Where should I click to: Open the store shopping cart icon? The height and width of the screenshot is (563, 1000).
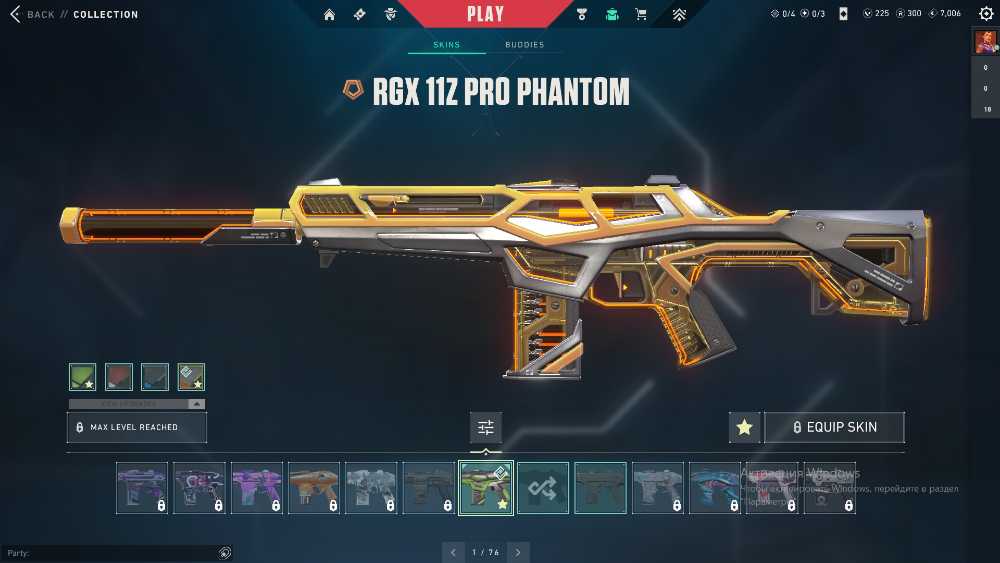click(641, 14)
